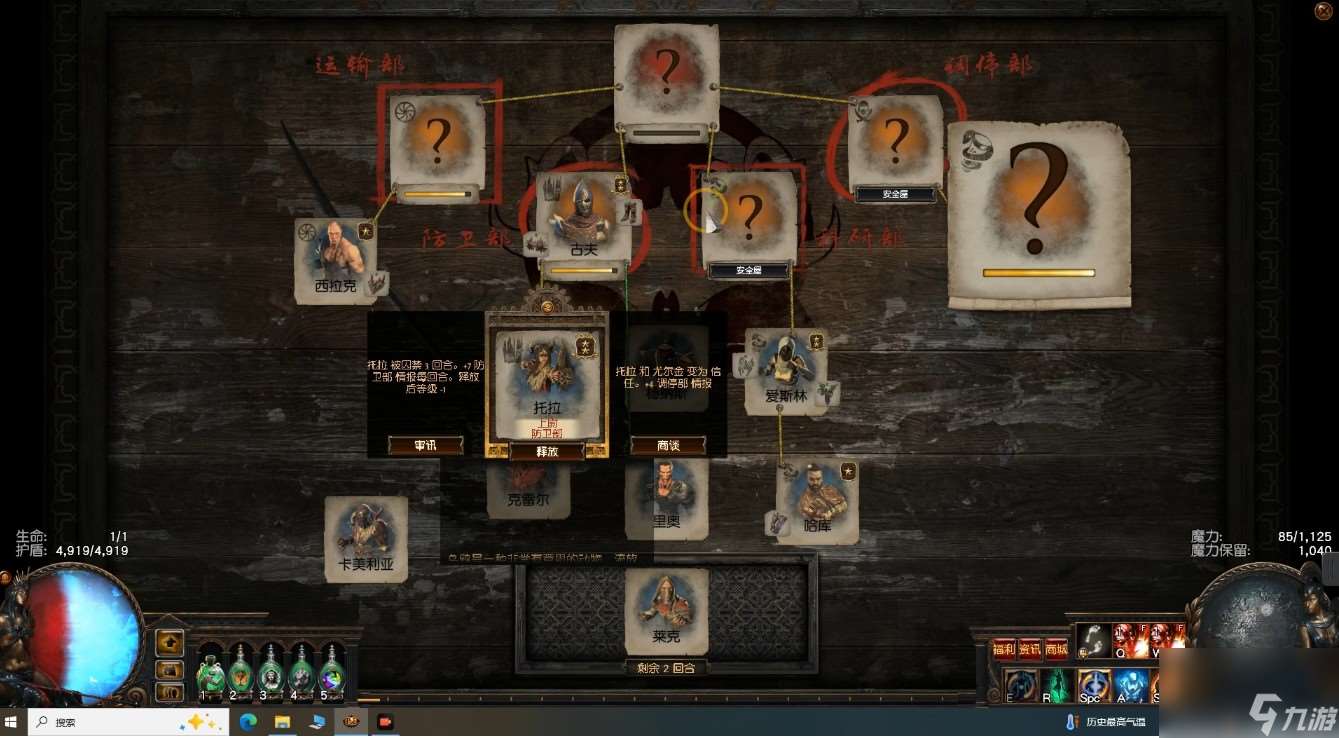Screen dimensions: 1339x738
Task: Open the Windows Start menu
Action: (x=12, y=721)
